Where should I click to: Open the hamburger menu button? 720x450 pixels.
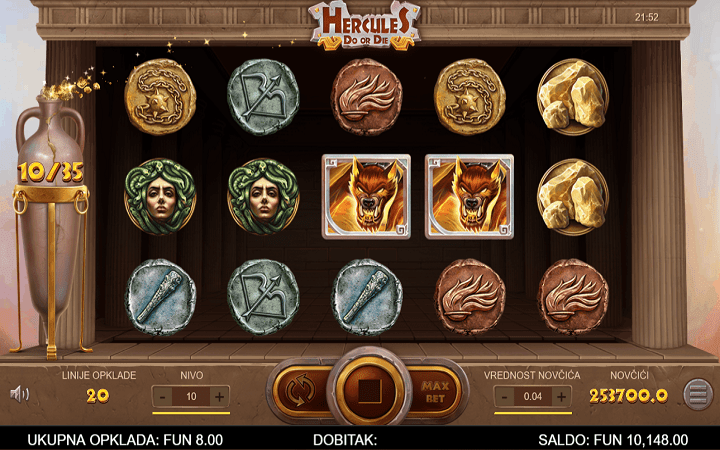tap(697, 393)
